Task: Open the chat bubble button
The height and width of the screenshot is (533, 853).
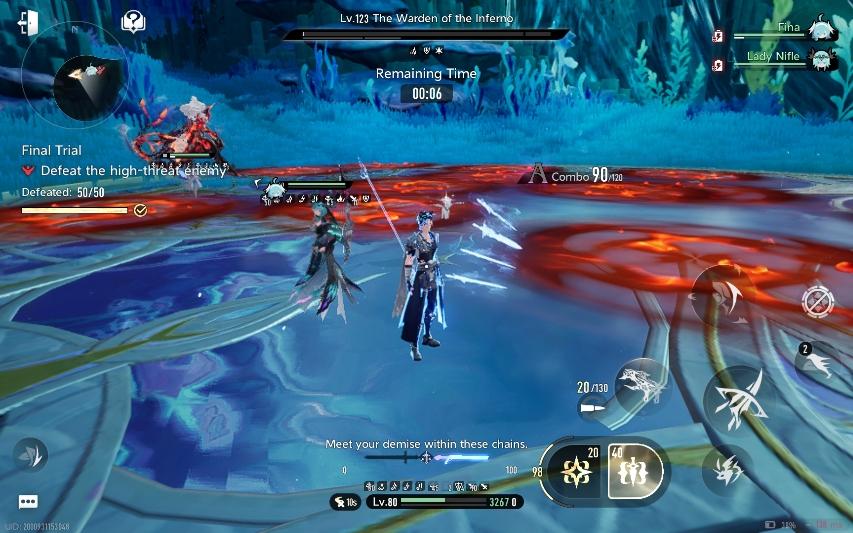Action: click(28, 502)
